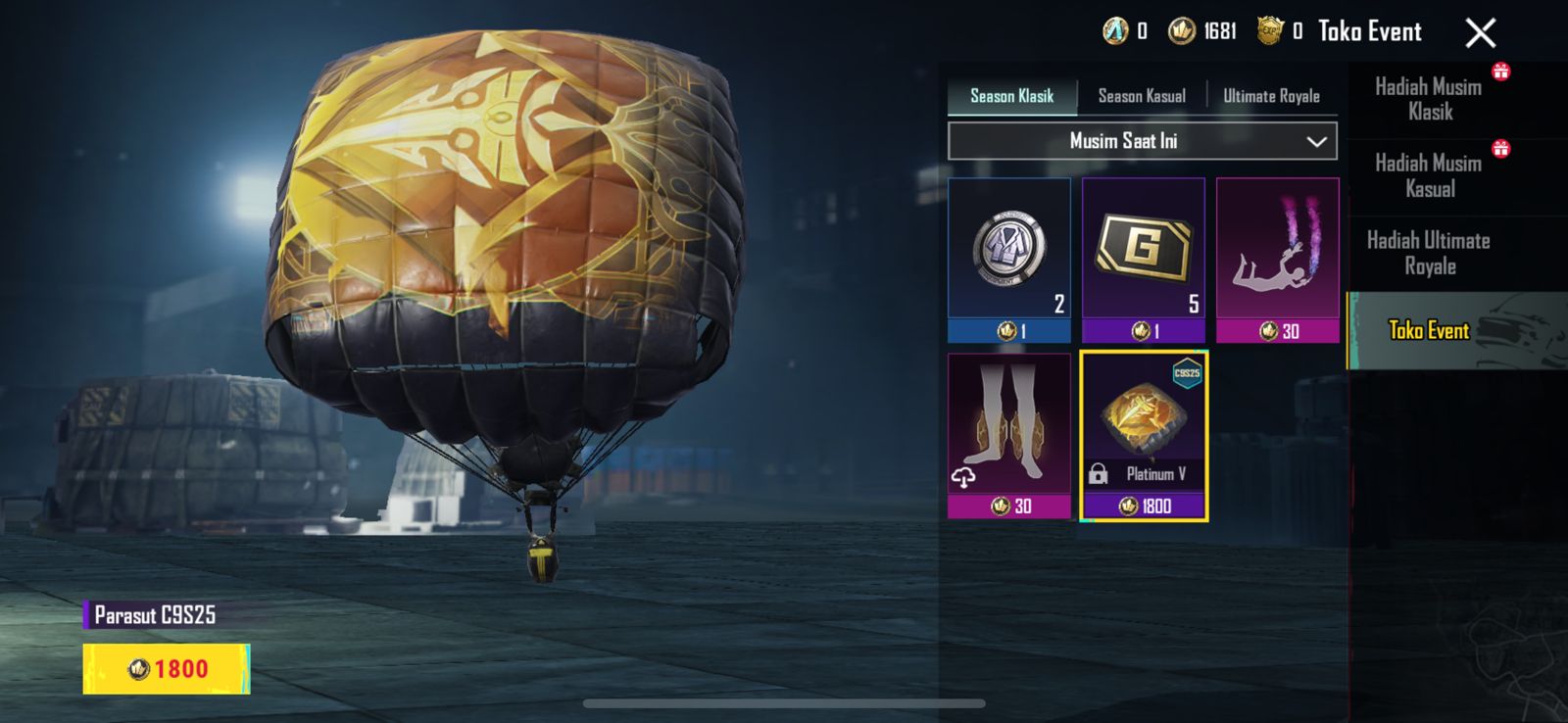This screenshot has width=1568, height=723.
Task: Buy Parasut C9S25 for 1800
Action: click(167, 669)
